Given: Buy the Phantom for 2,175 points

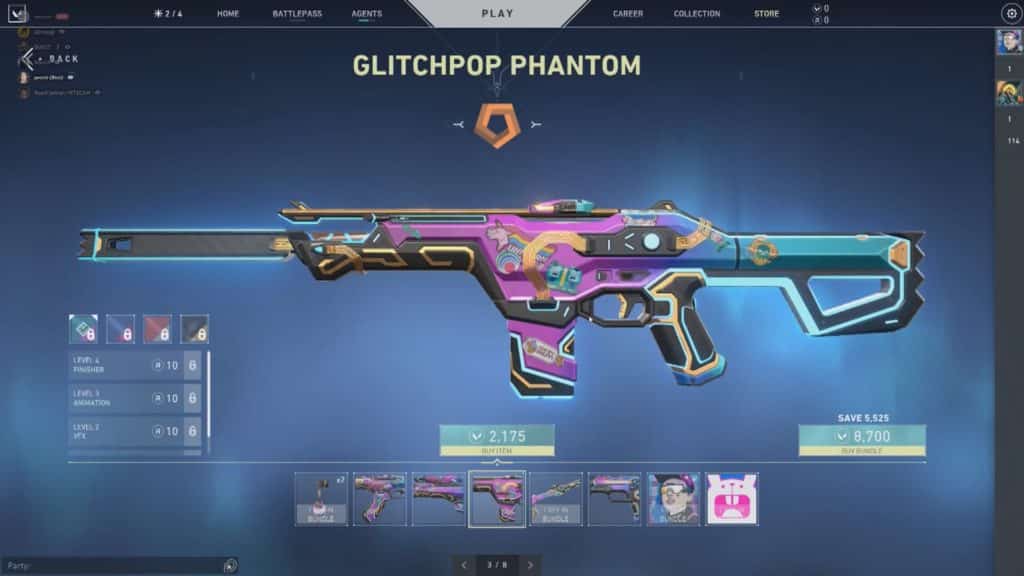Looking at the screenshot, I should point(497,436).
